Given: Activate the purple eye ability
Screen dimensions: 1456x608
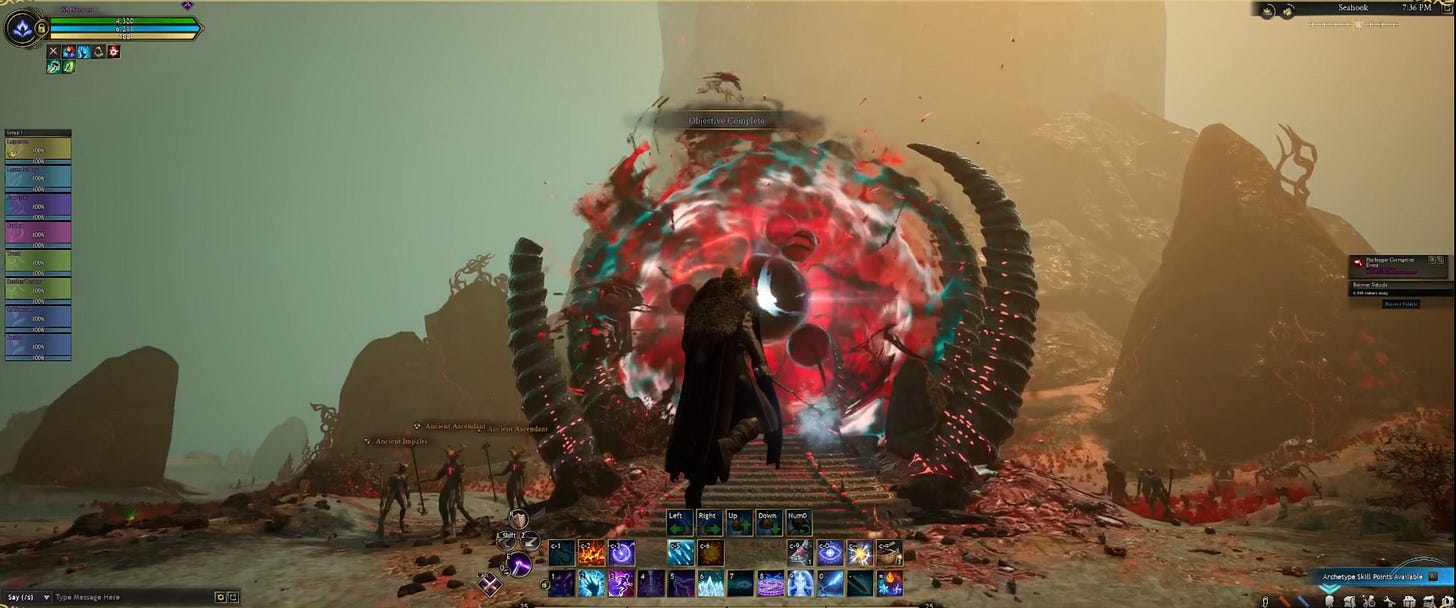Looking at the screenshot, I should [x=829, y=552].
